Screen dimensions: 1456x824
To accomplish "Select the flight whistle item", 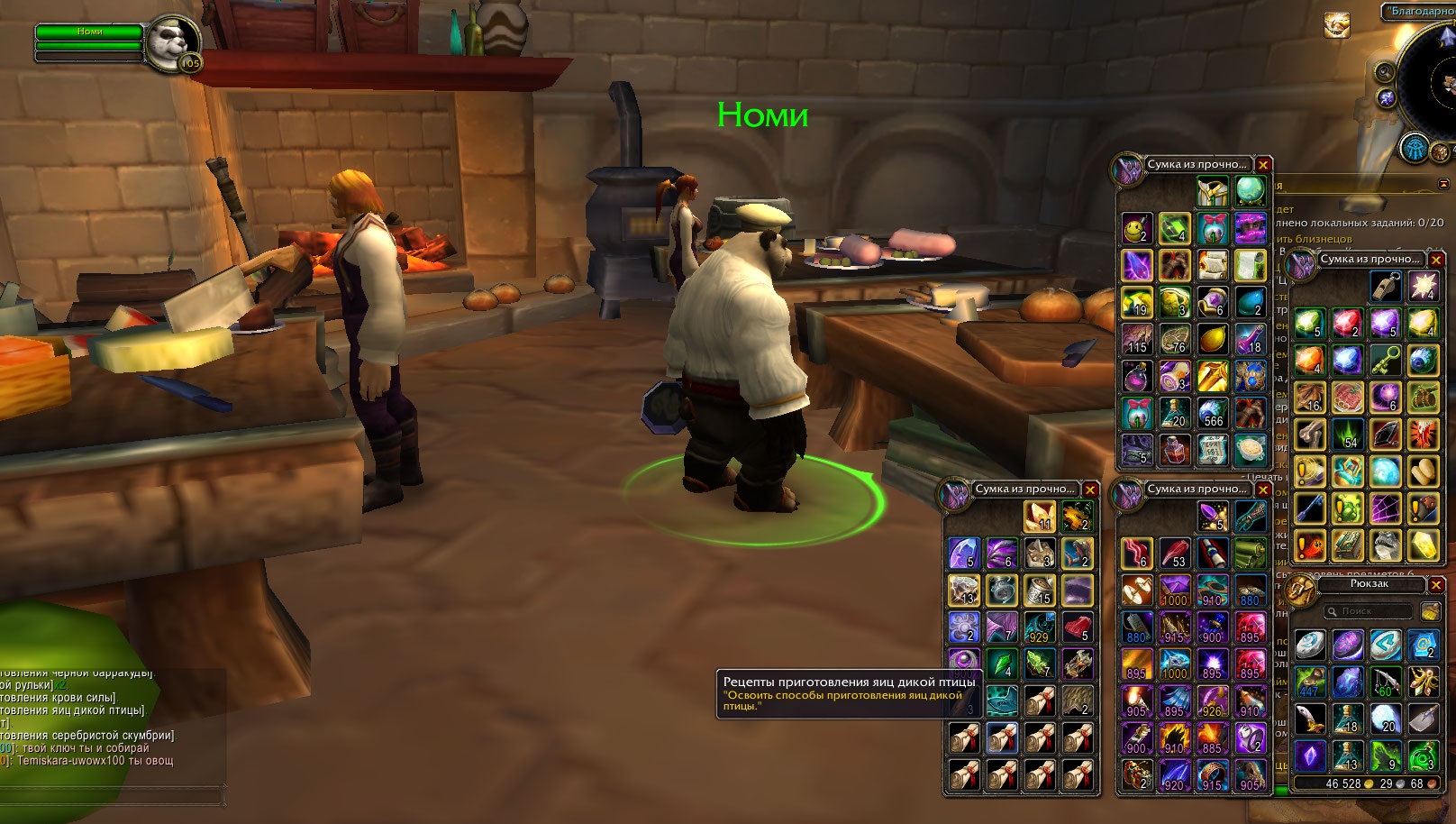I will tap(1386, 286).
